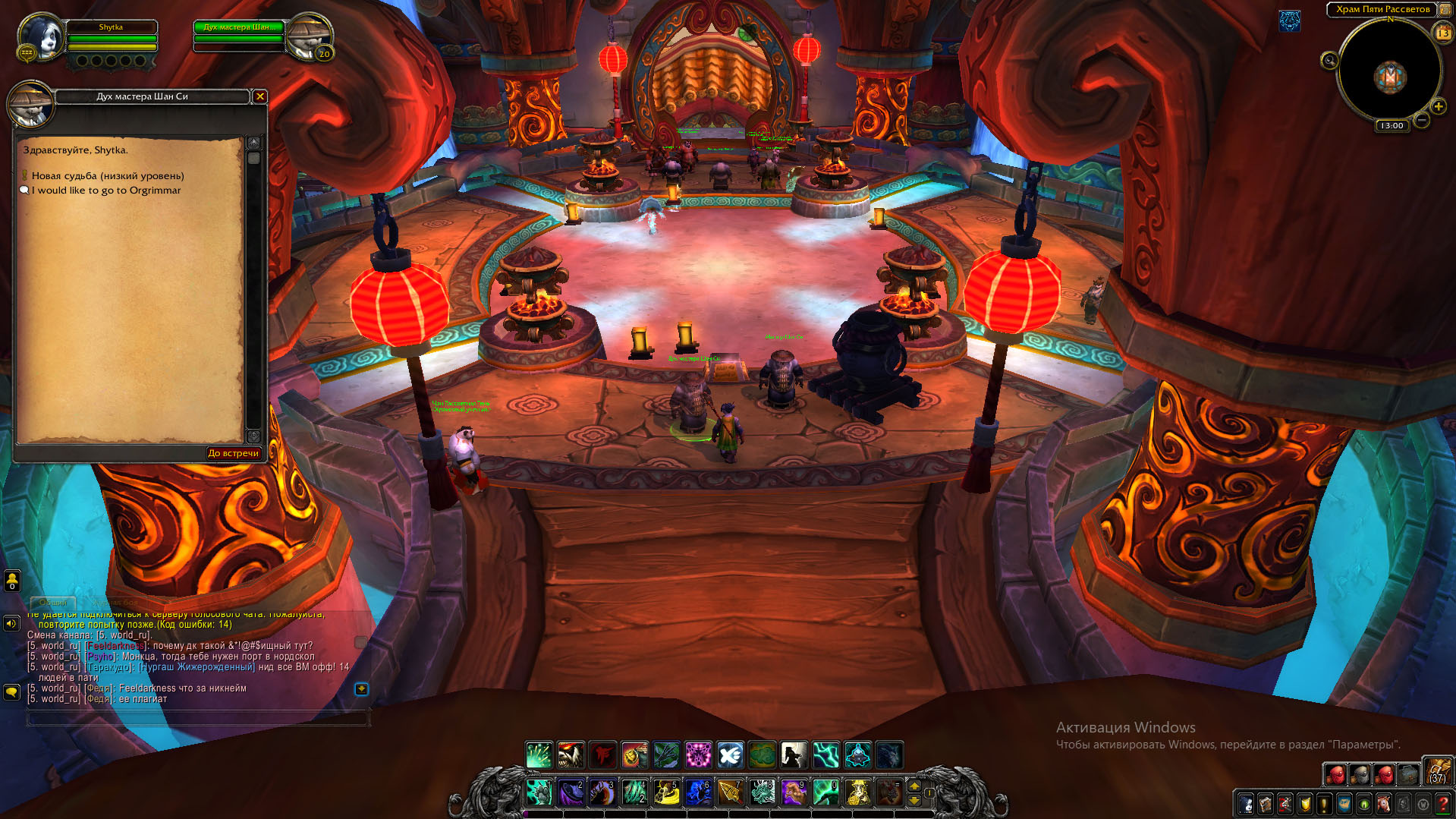Click Shytka's player portrait
This screenshot has height=819, width=1456.
42,37
